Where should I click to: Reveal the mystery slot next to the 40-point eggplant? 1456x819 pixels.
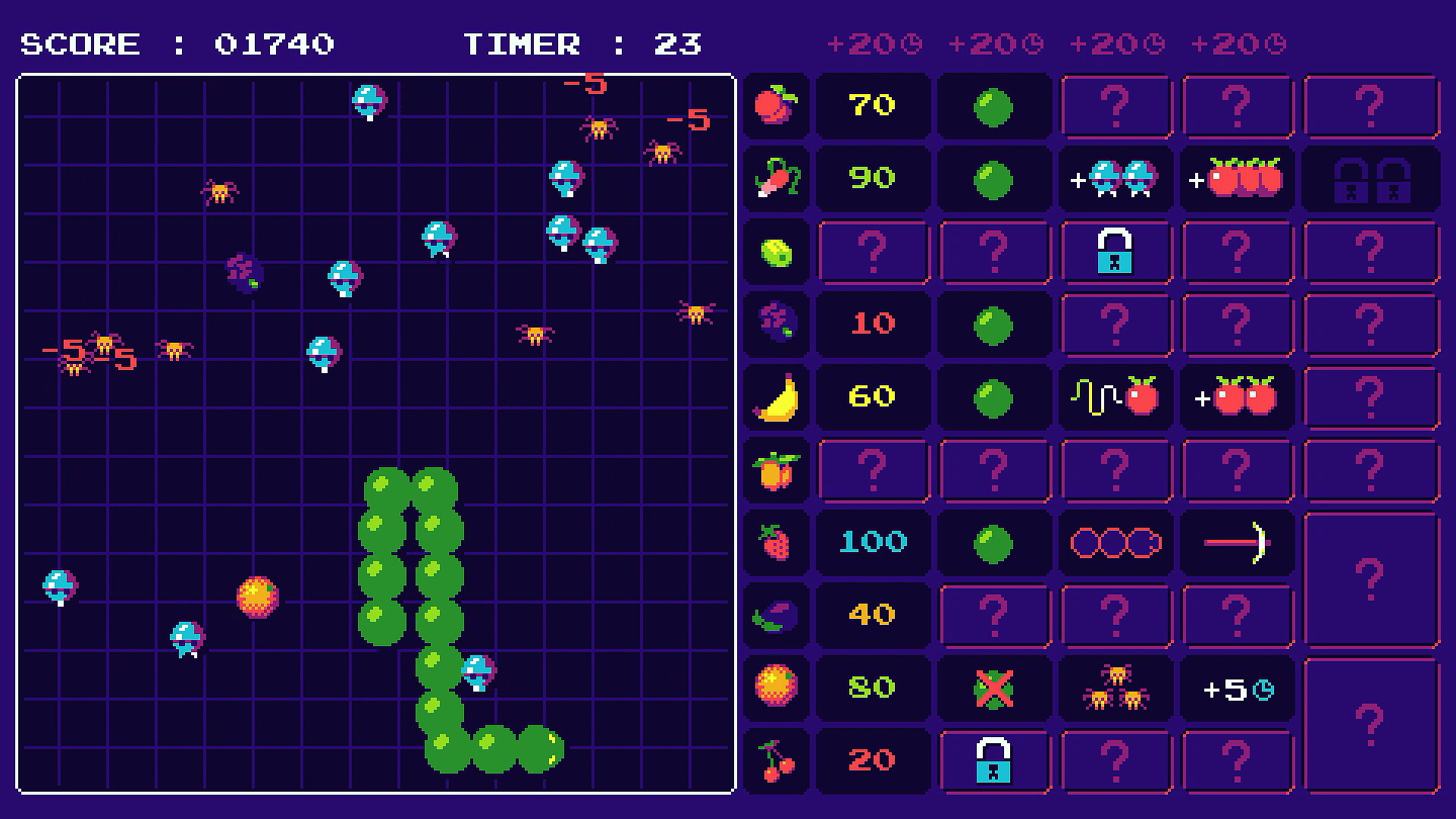point(994,615)
